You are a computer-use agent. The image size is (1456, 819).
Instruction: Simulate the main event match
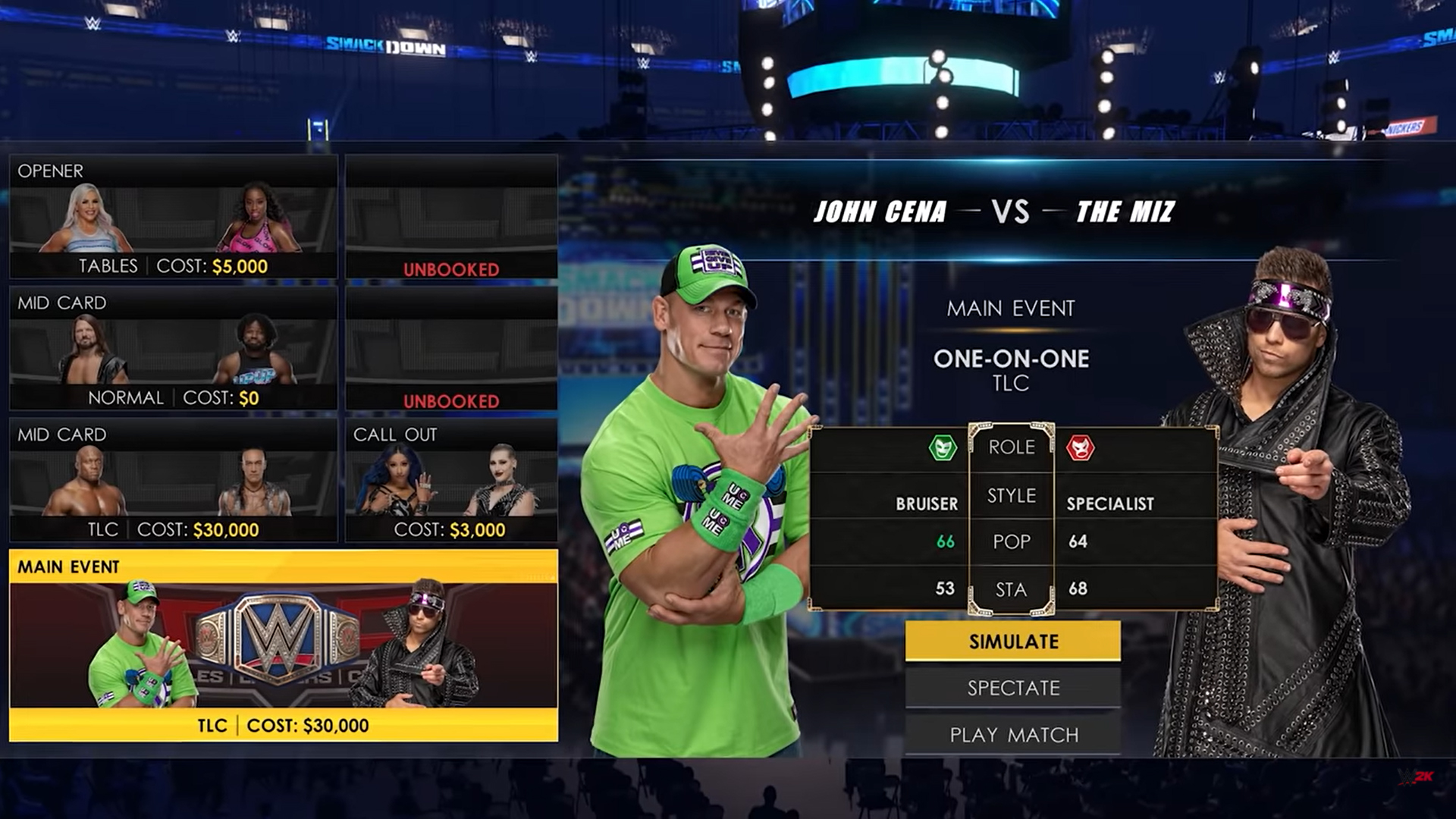click(1012, 642)
